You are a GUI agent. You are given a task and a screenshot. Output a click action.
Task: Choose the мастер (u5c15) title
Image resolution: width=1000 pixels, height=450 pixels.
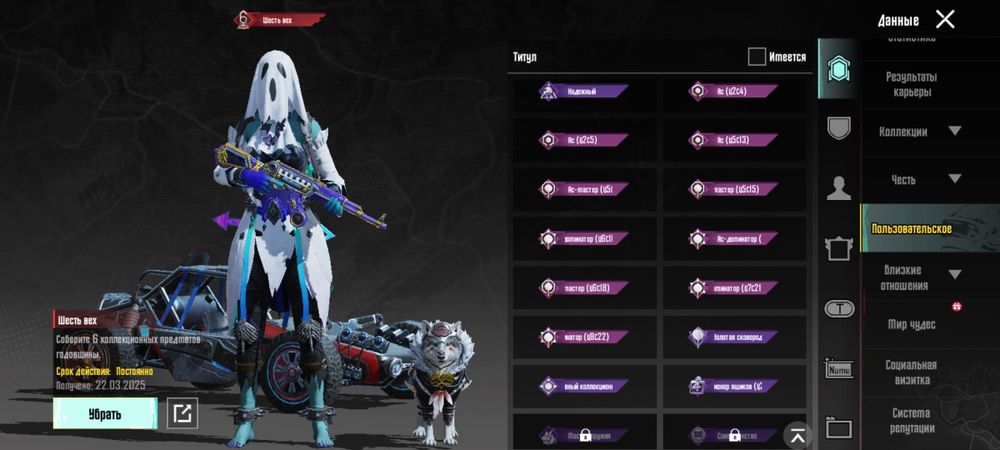(733, 189)
